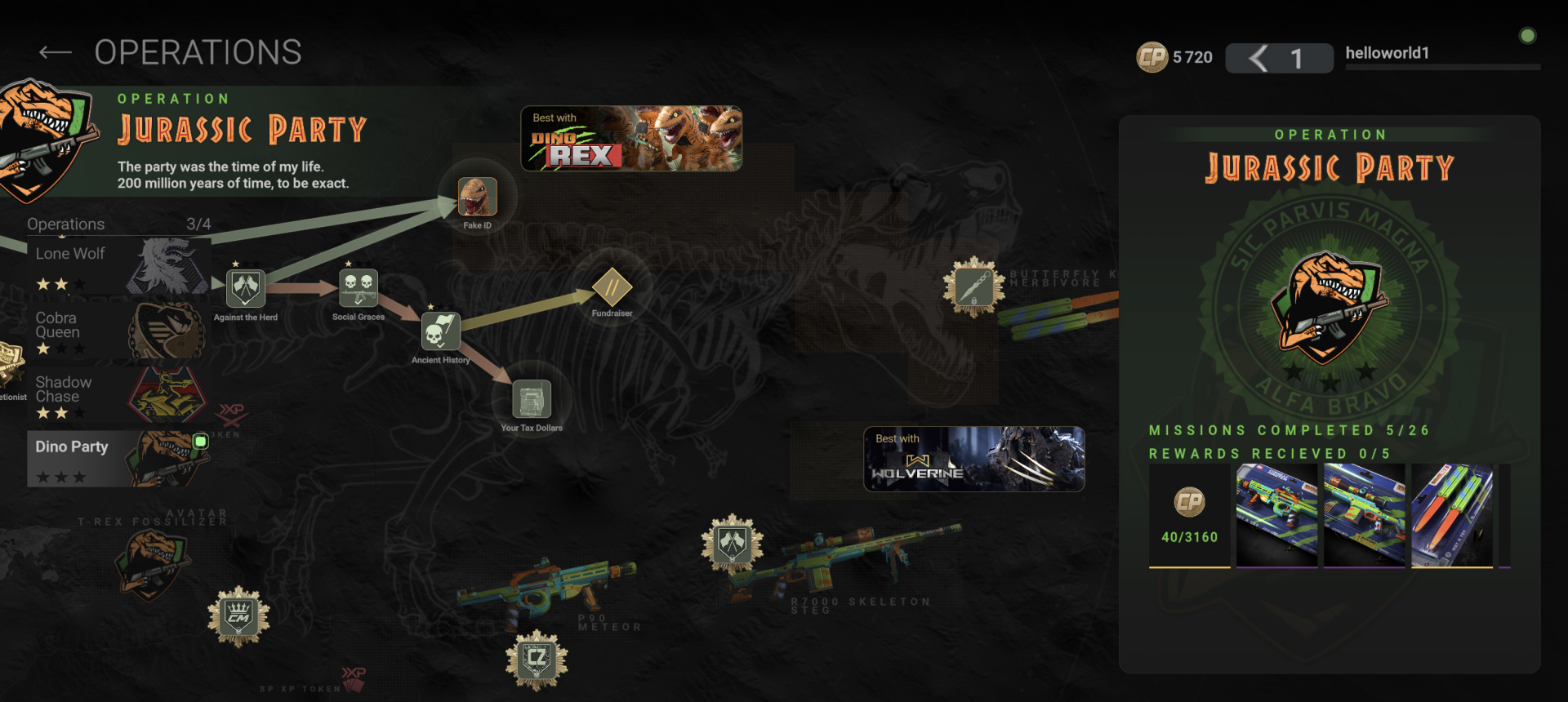Toggle the Dino Party tracking checkbox
Screen dimensions: 1568x702
pos(200,441)
